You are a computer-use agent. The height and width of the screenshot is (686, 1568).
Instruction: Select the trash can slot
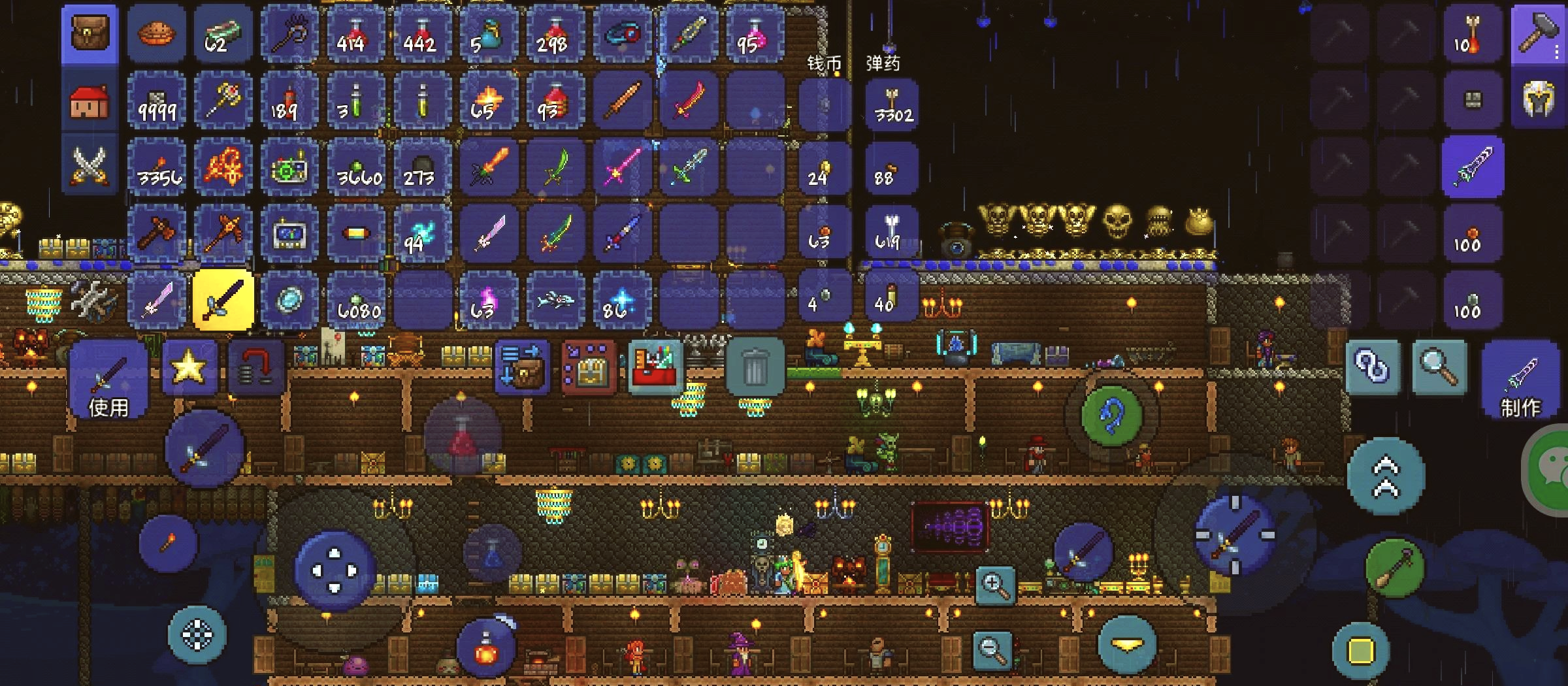point(755,367)
